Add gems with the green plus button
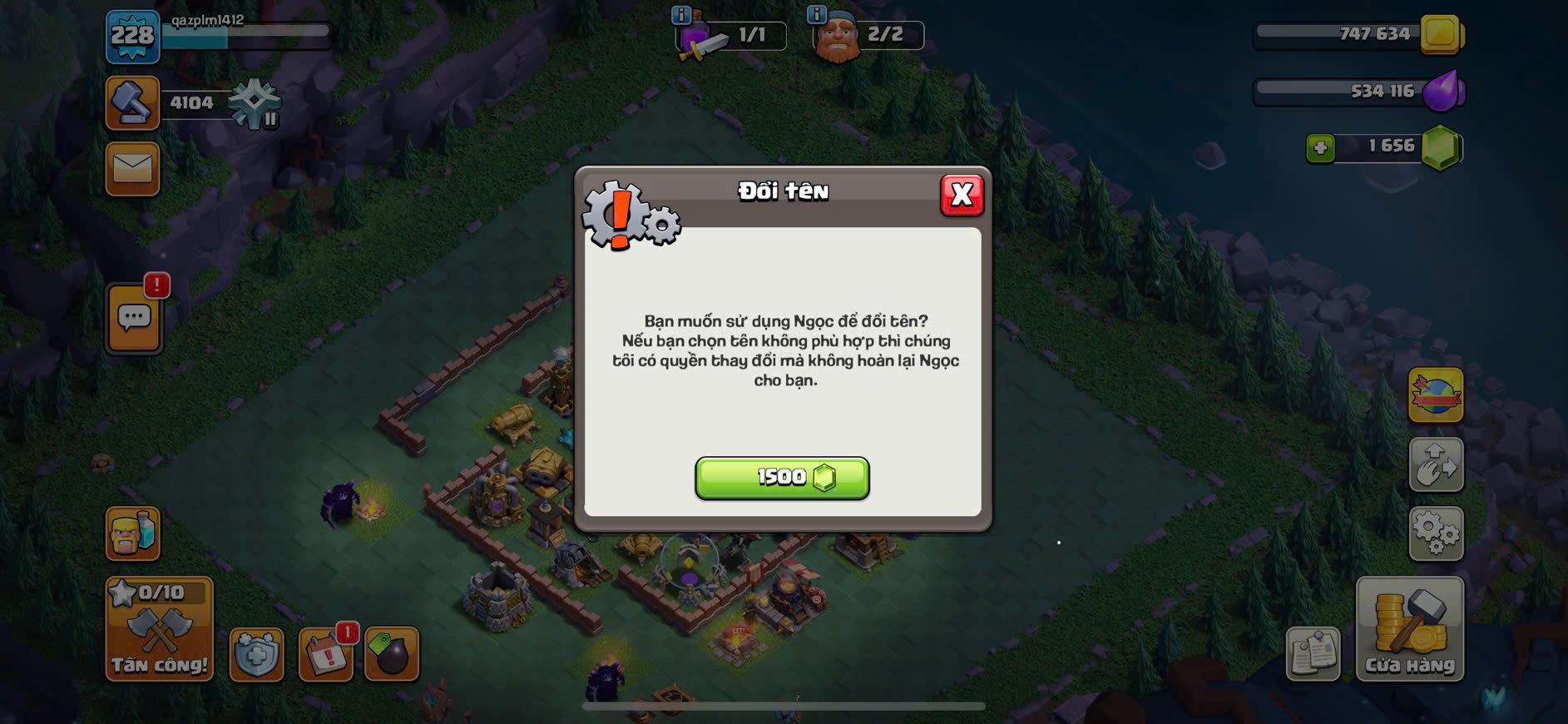The image size is (1568, 724). coord(1320,148)
